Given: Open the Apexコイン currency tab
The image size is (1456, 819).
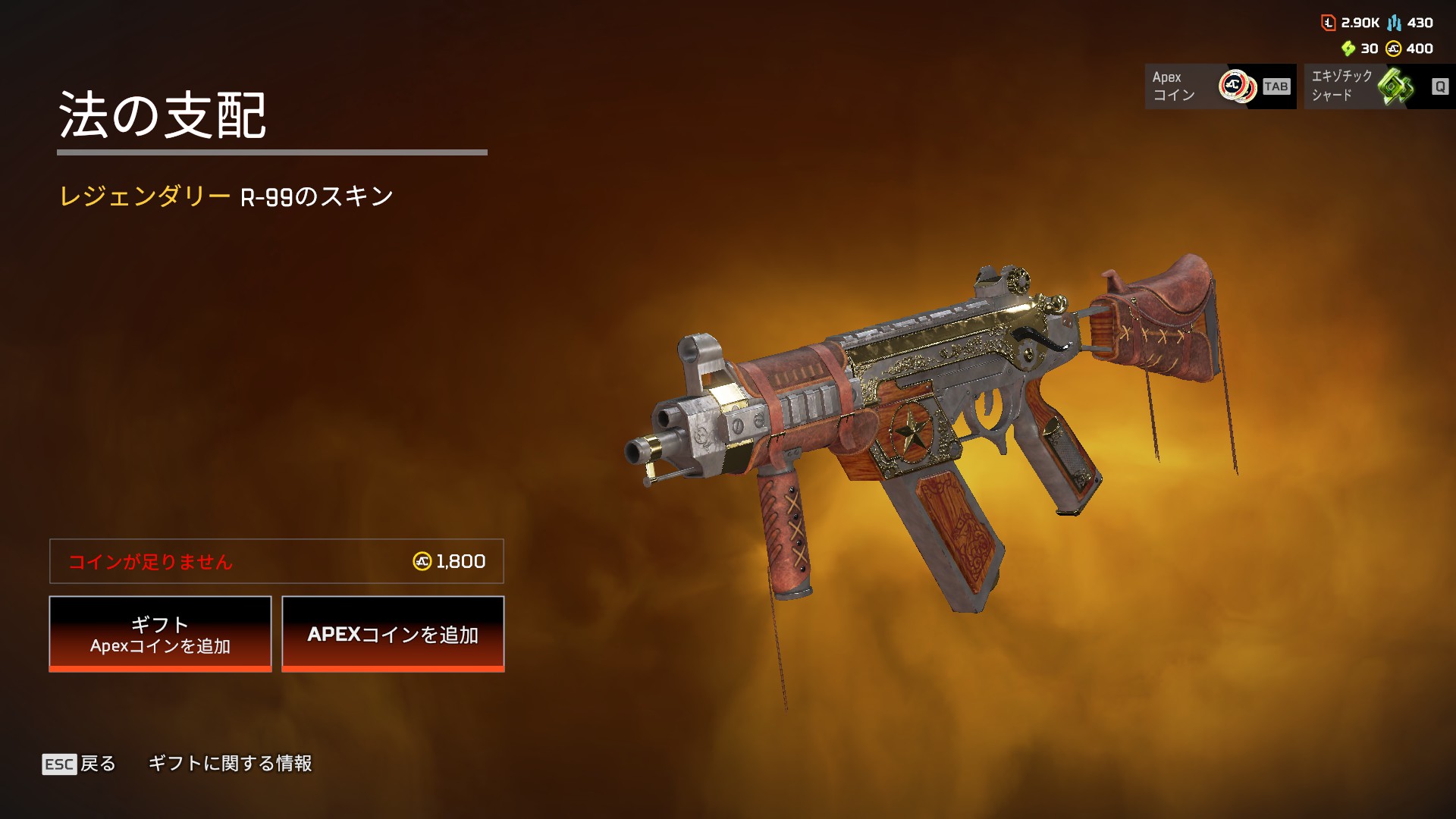Looking at the screenshot, I should pyautogui.click(x=1219, y=86).
